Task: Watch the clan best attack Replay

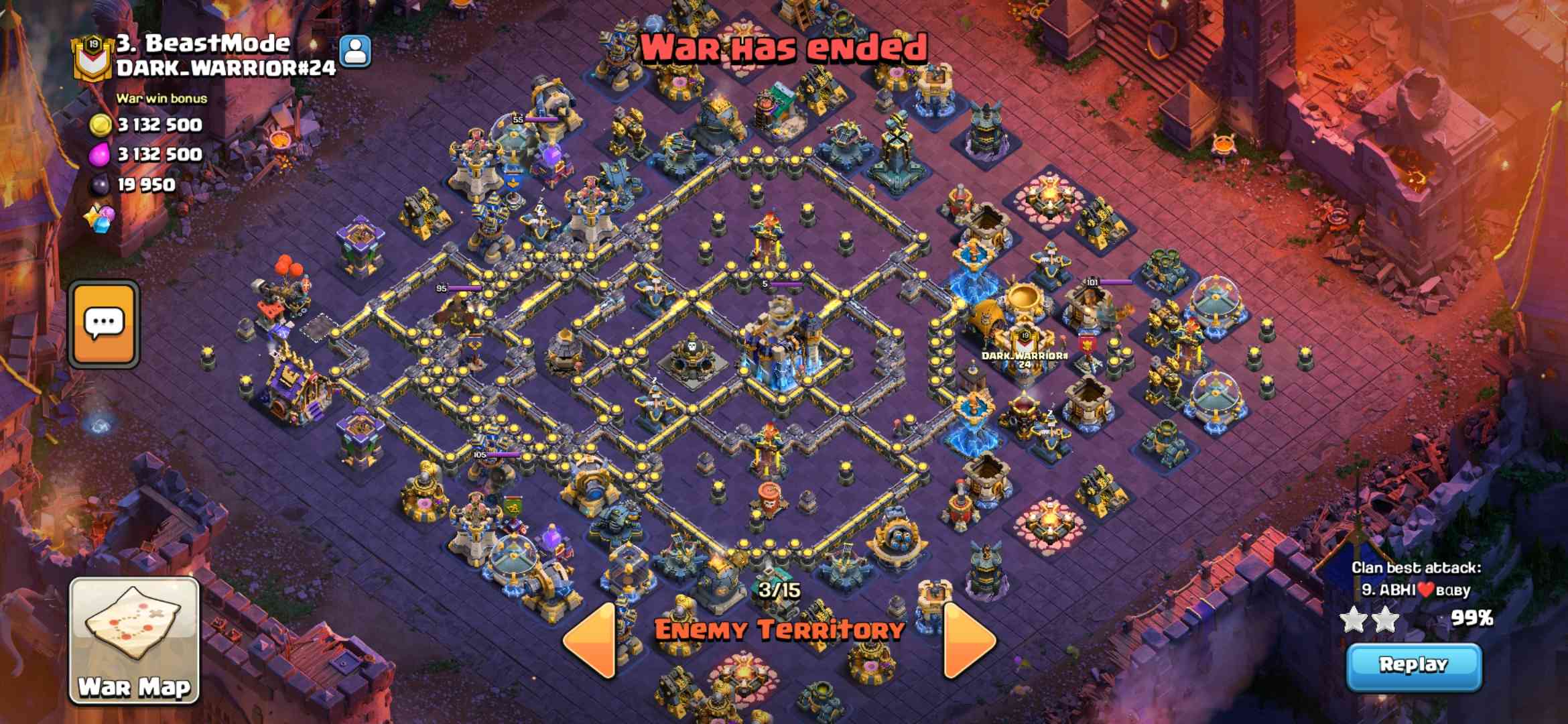Action: tap(1413, 666)
